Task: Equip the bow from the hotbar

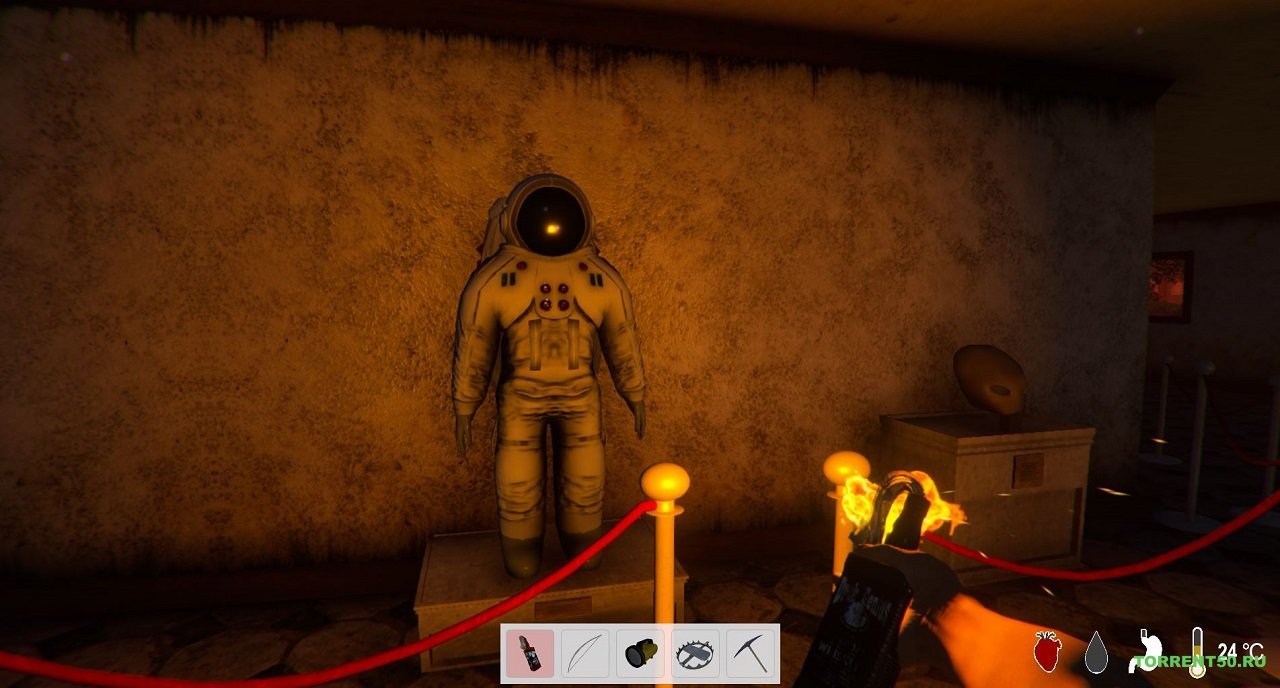Action: [585, 654]
